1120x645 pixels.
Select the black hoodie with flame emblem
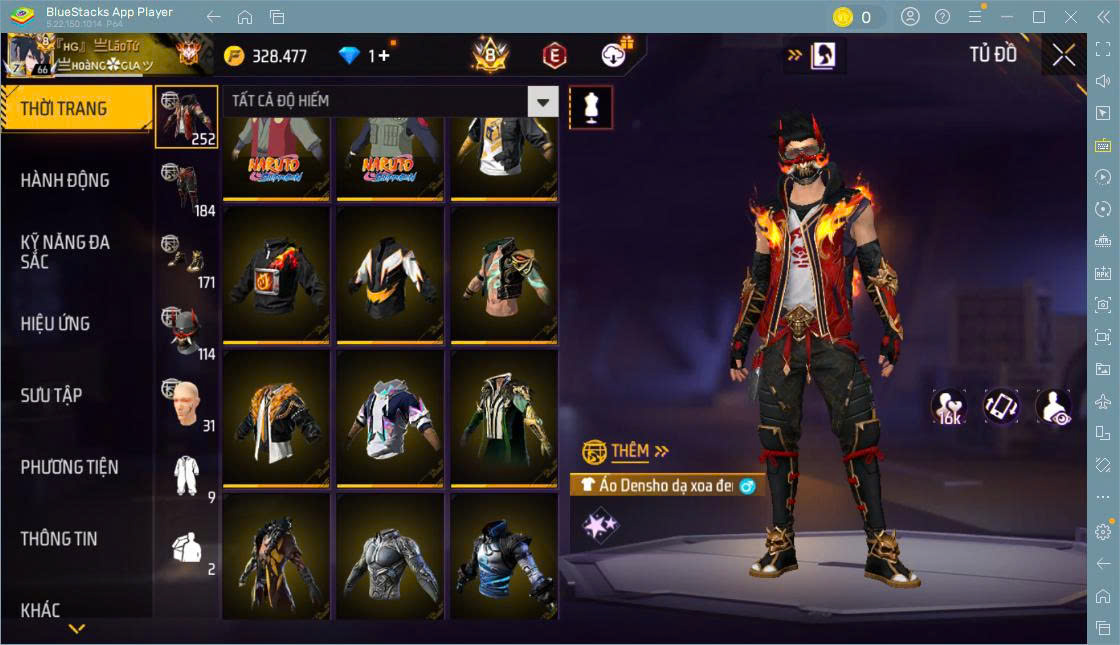pyautogui.click(x=276, y=273)
